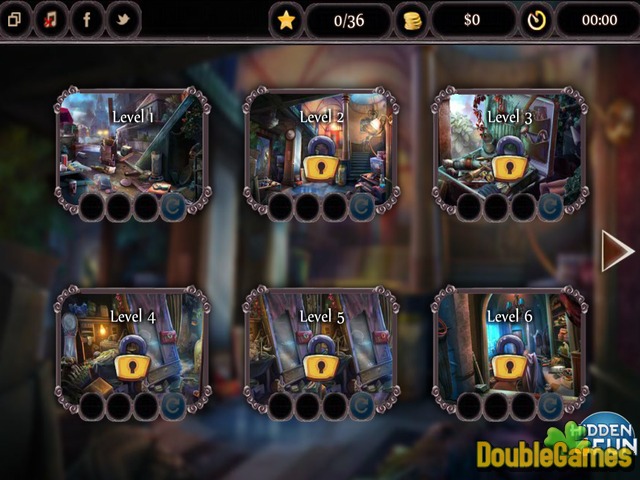Open the locked Level 4 tile
The width and height of the screenshot is (640, 480).
tap(132, 347)
